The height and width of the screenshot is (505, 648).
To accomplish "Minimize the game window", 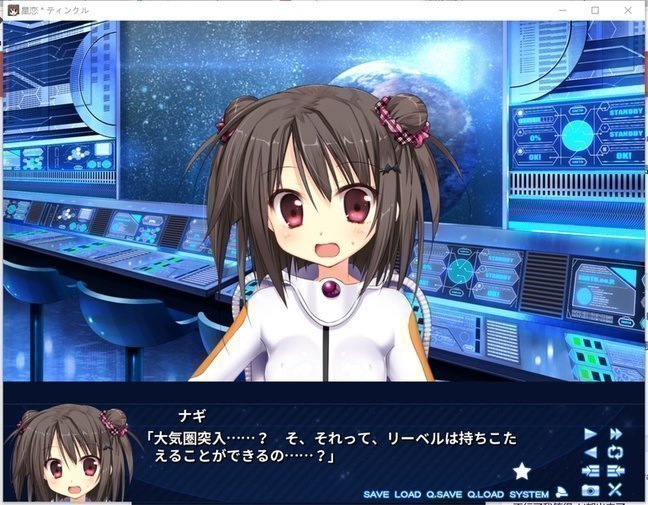I will click(x=563, y=10).
